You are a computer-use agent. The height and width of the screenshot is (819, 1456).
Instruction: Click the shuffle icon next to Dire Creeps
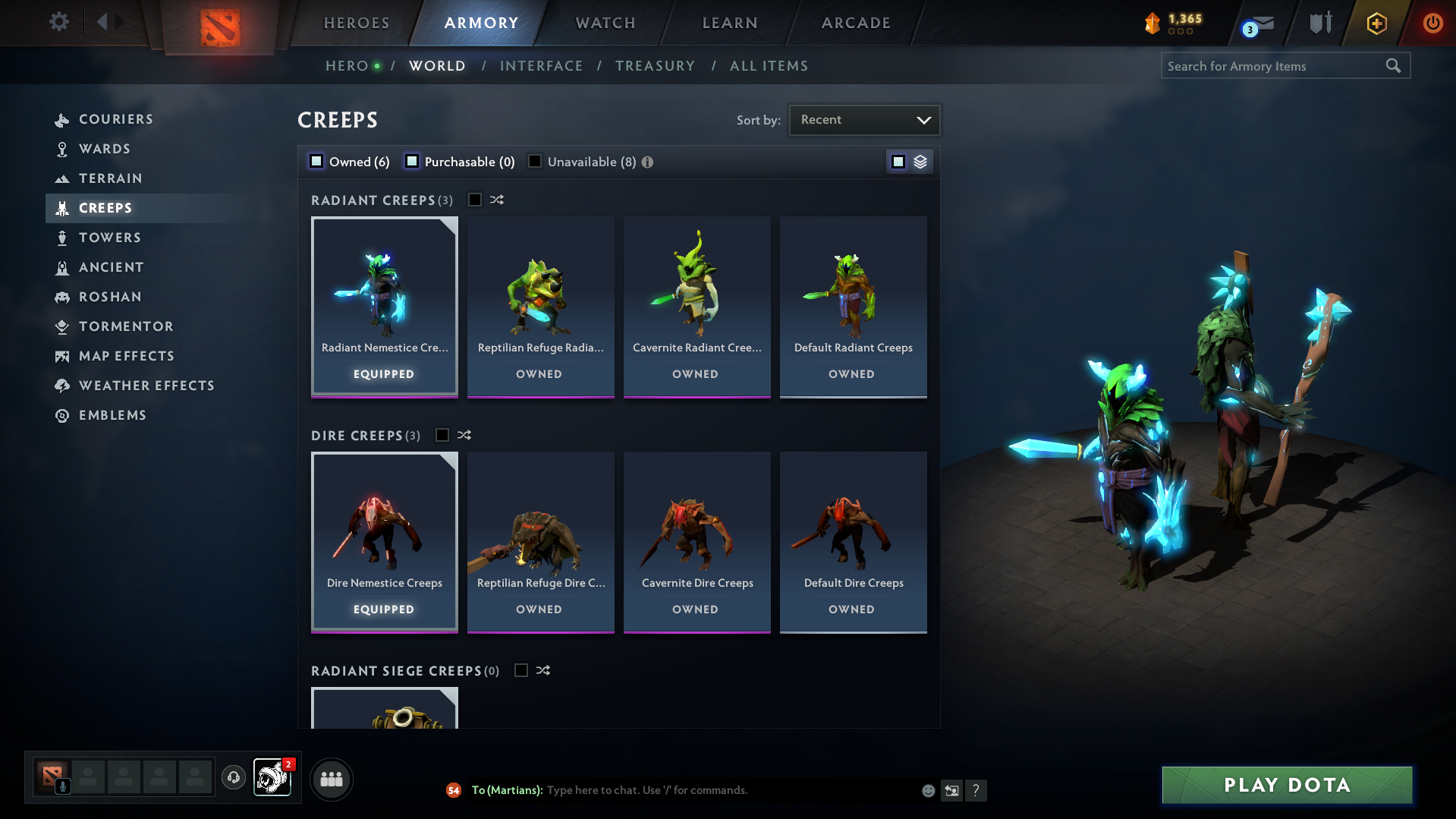[464, 435]
